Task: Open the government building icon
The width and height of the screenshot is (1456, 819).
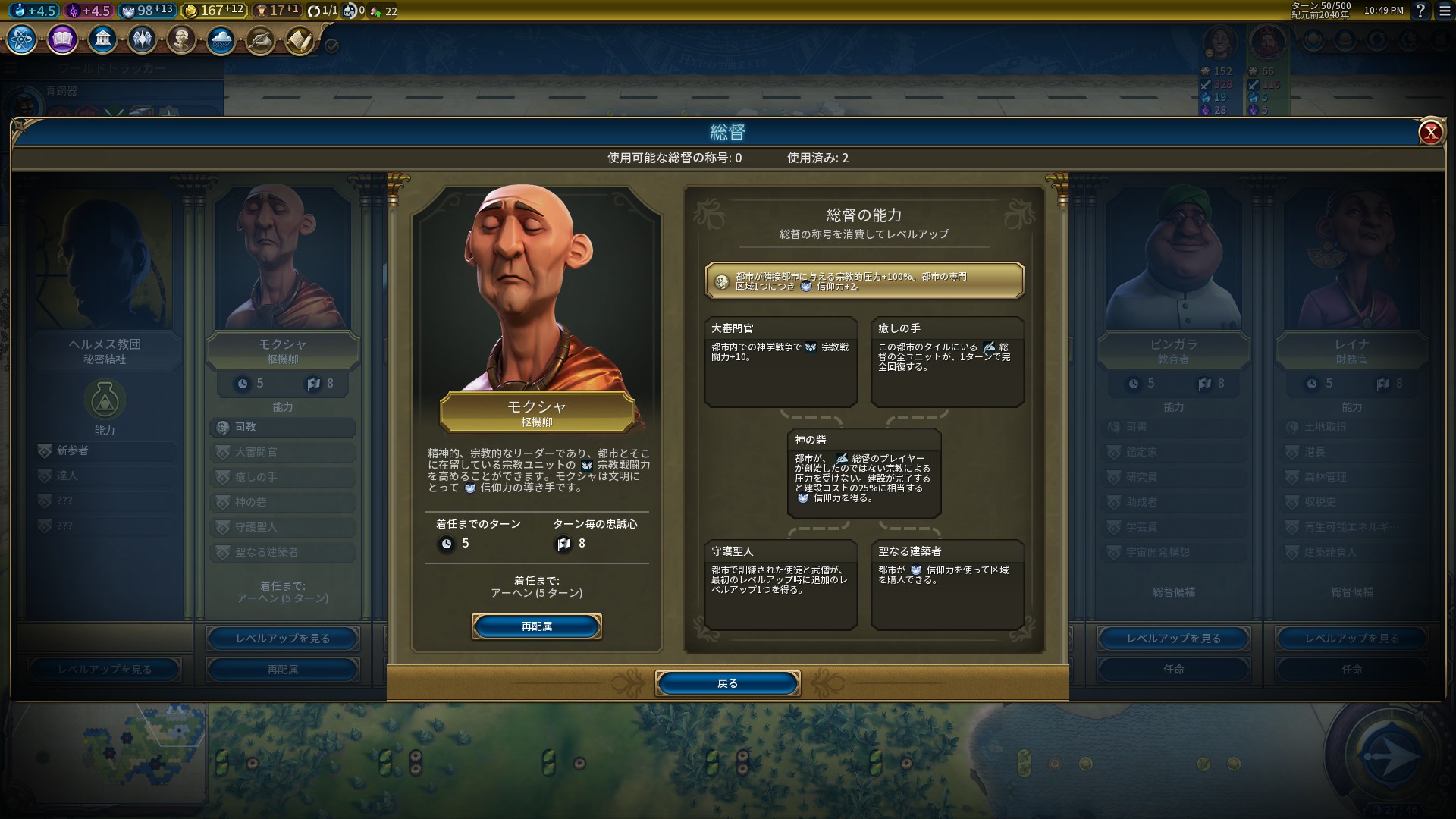Action: tap(102, 39)
